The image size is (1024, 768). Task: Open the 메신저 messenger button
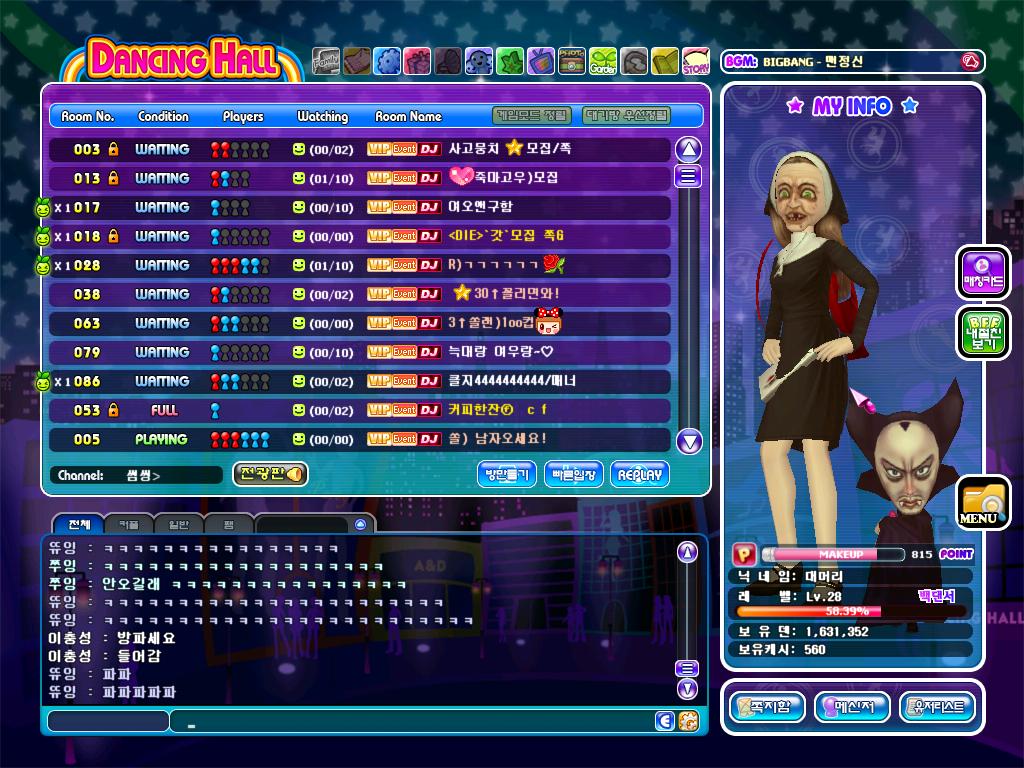(852, 707)
